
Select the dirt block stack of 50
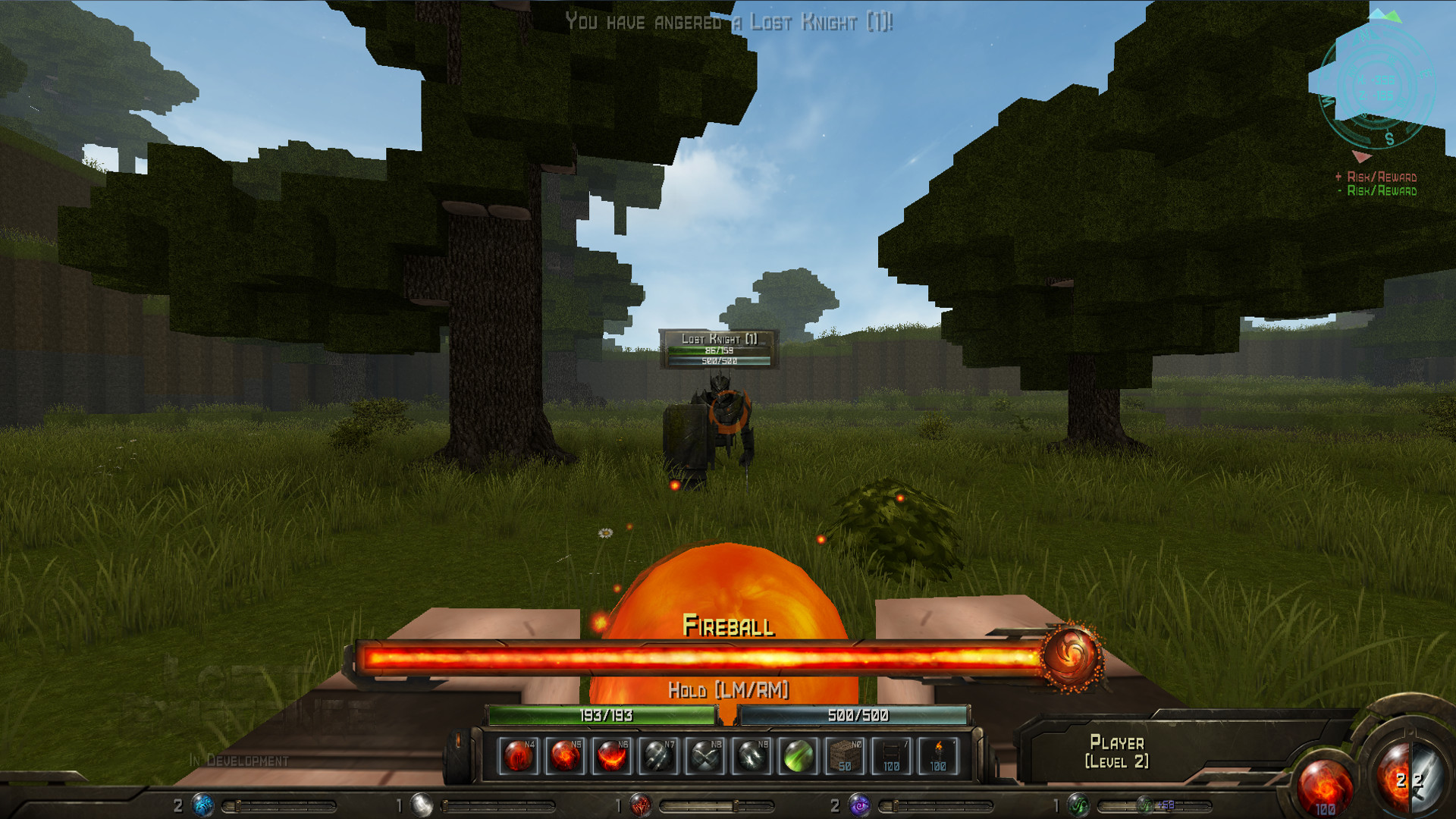844,755
